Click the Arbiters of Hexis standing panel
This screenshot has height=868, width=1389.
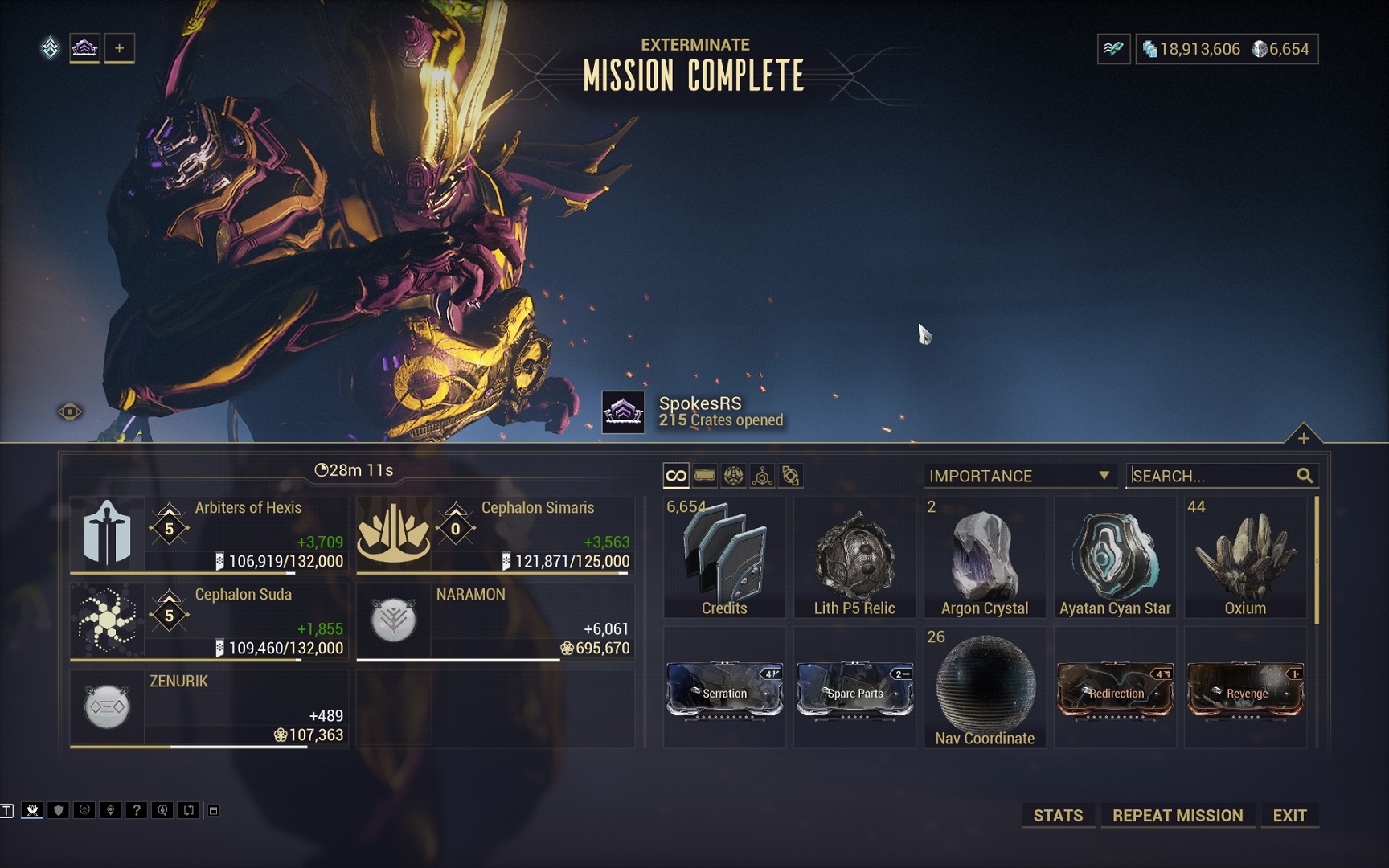tap(209, 534)
